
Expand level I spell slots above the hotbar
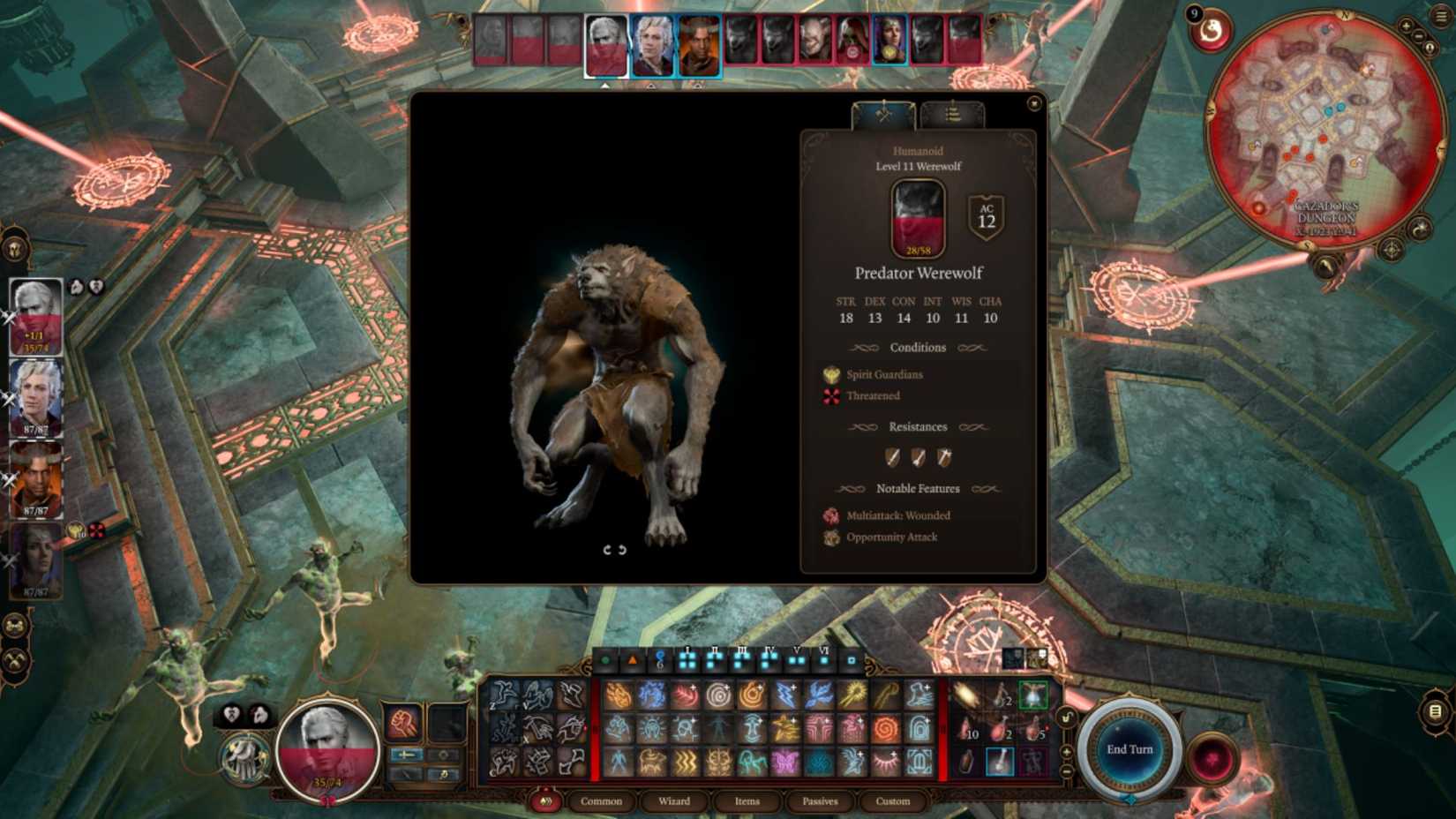[687, 657]
